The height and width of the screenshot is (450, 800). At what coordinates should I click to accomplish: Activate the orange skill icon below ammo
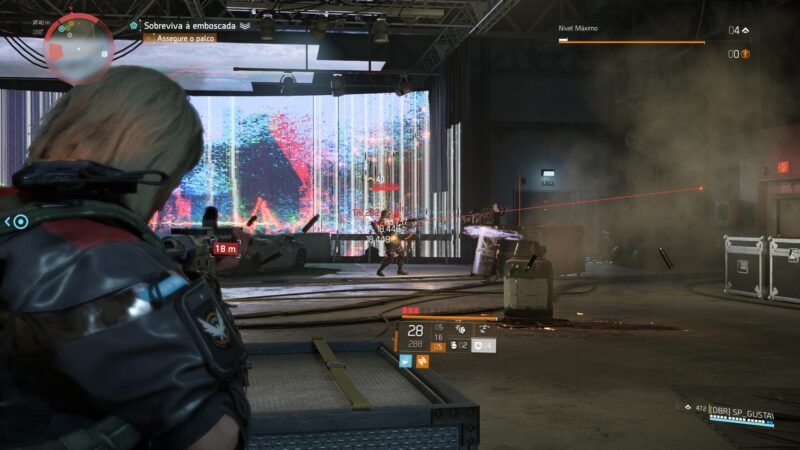[x=422, y=361]
